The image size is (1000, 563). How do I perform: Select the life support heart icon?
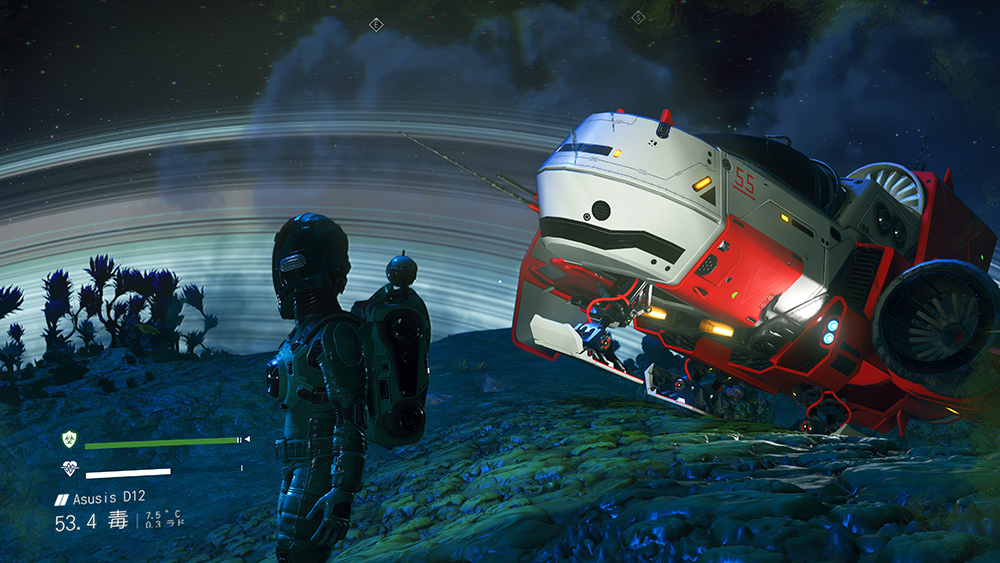pos(69,469)
